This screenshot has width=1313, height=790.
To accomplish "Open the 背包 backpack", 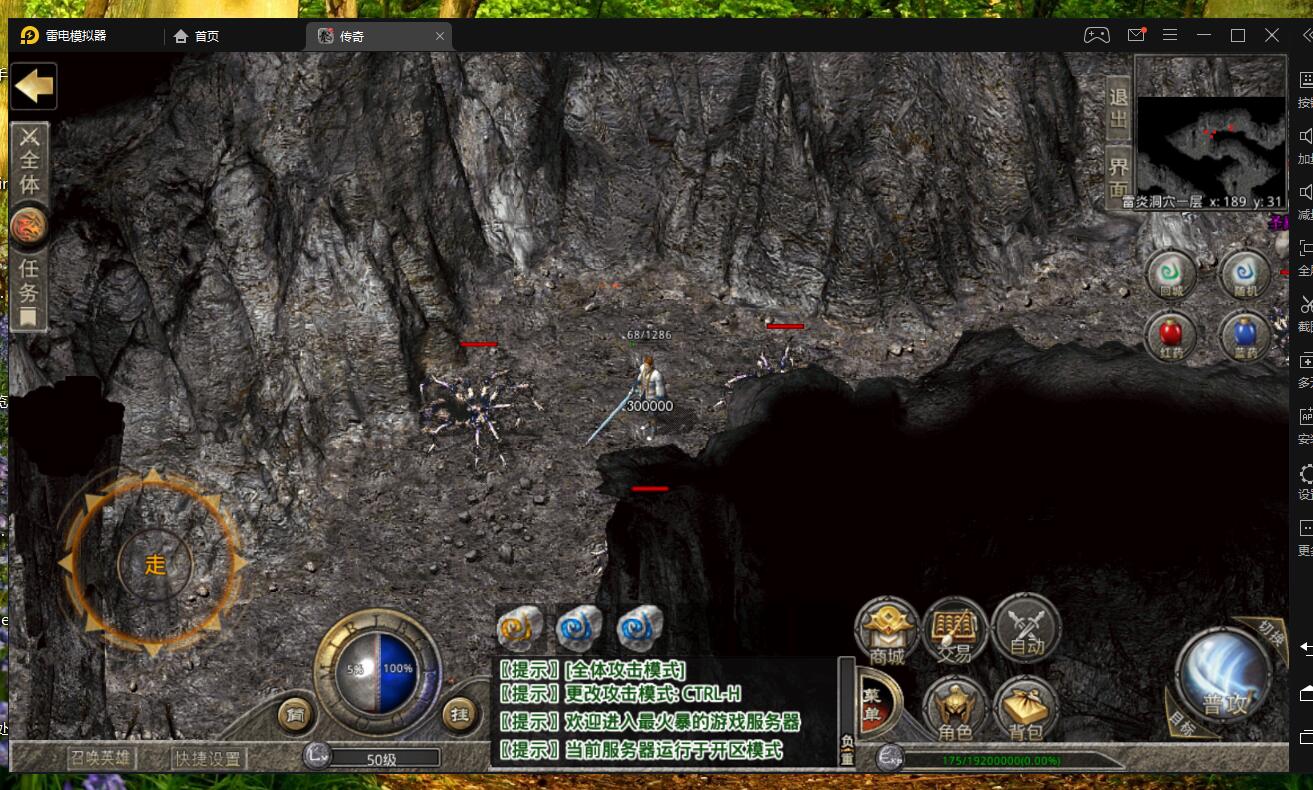I will point(1026,708).
